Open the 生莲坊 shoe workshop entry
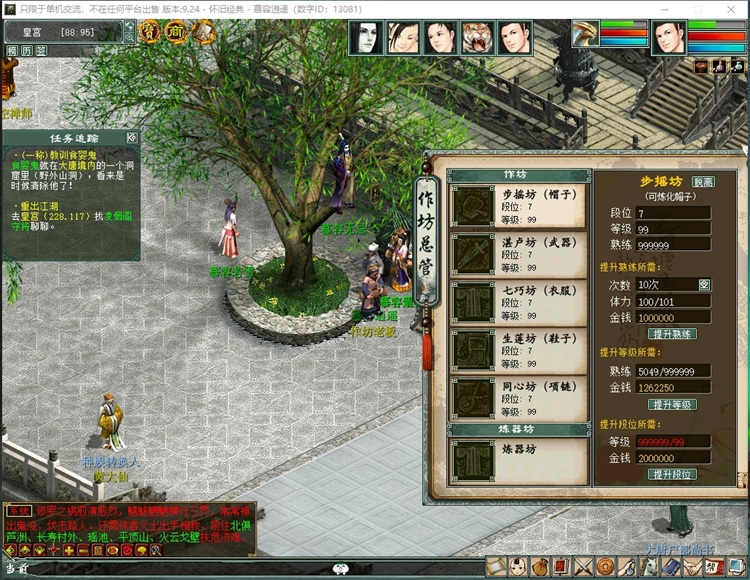Image resolution: width=750 pixels, height=580 pixels. coord(516,351)
